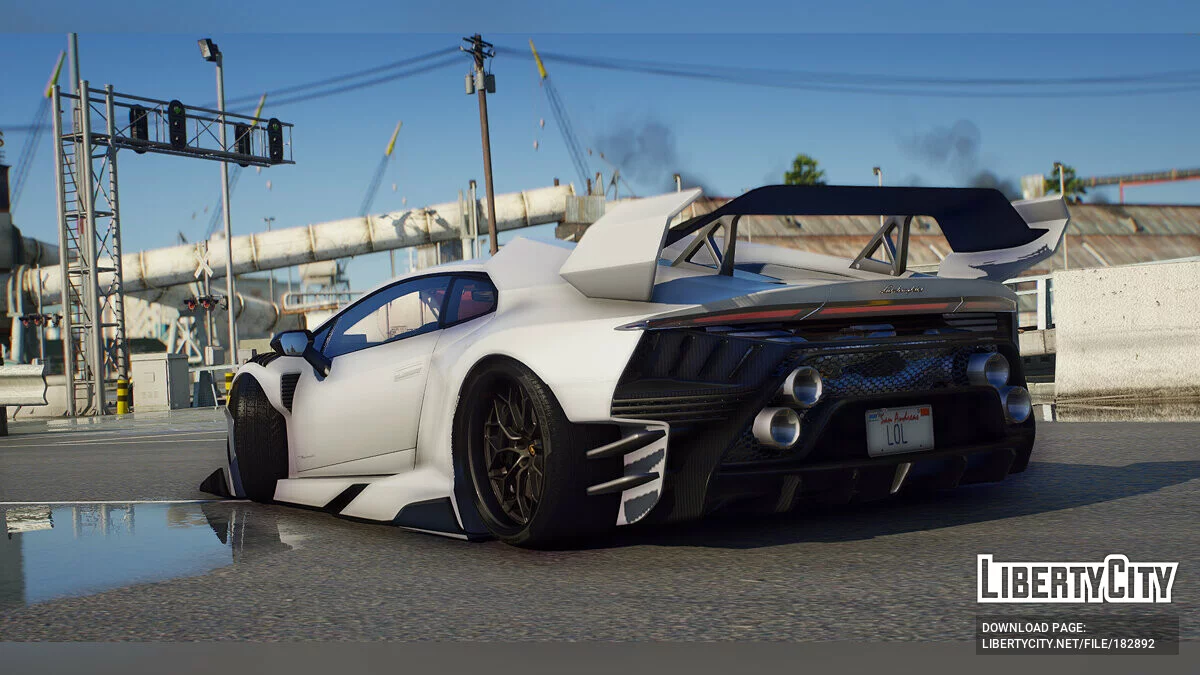1200x675 pixels.
Task: Click the LibertyCity logo watermark
Action: pos(1077,579)
